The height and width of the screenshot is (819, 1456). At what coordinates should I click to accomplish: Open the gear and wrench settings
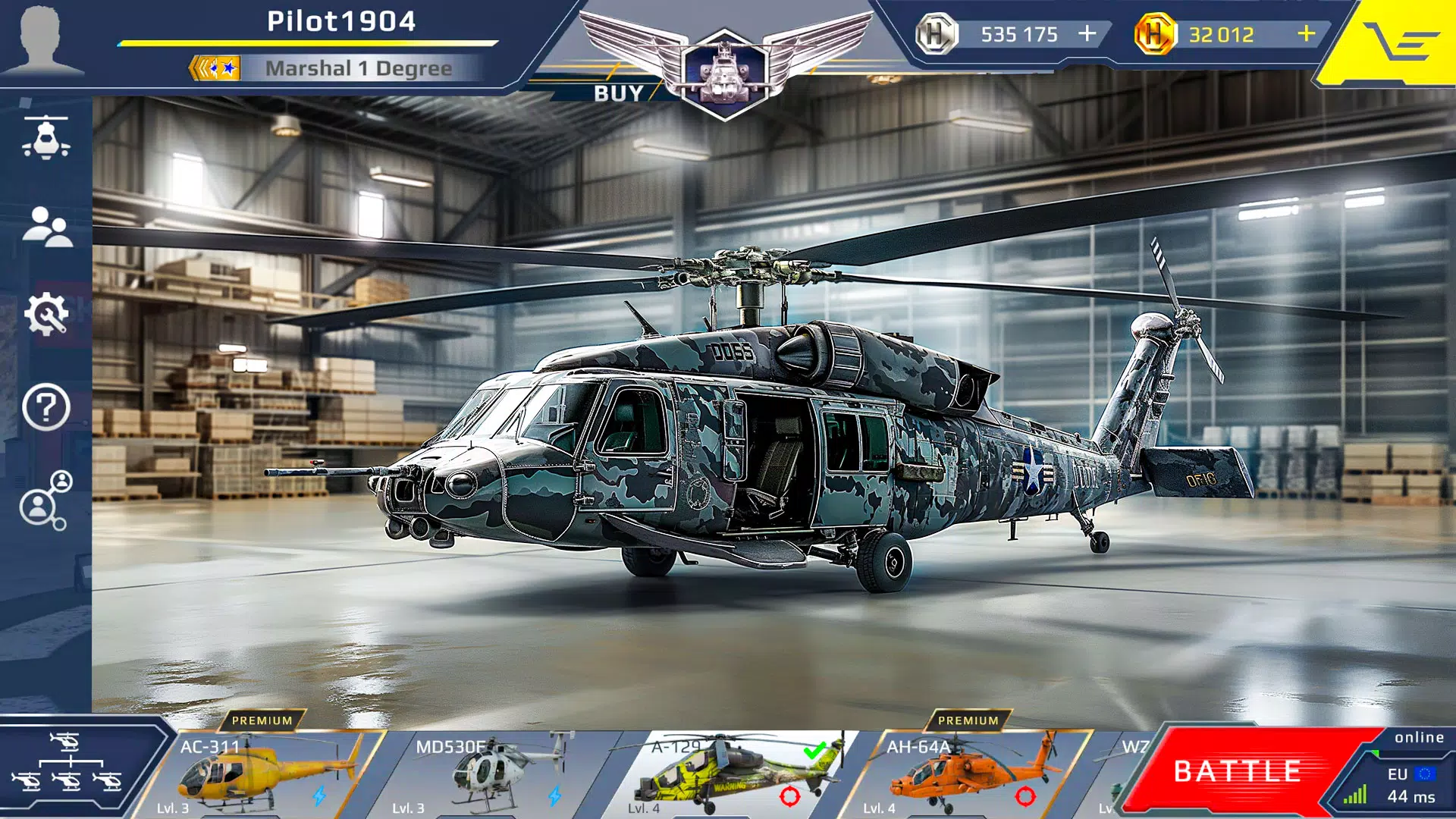tap(47, 314)
